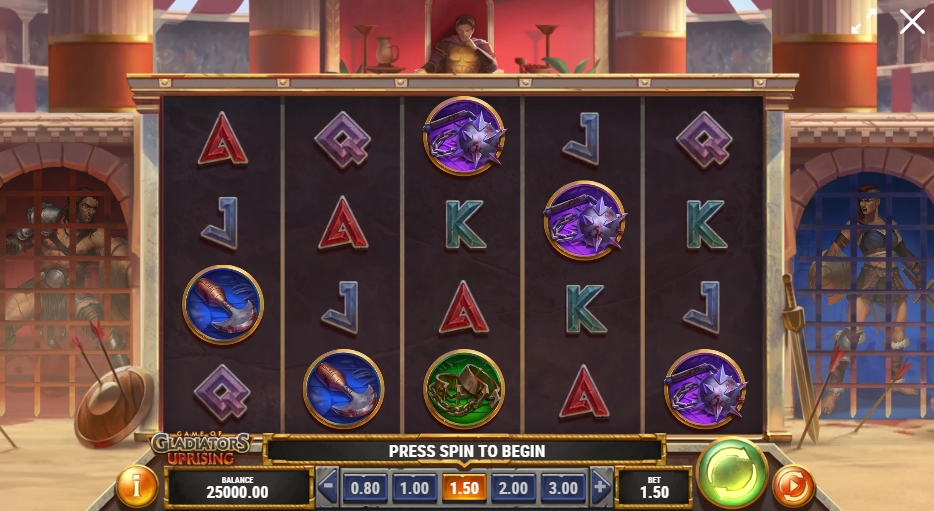Close the game with the X button
The height and width of the screenshot is (511, 934).
912,22
